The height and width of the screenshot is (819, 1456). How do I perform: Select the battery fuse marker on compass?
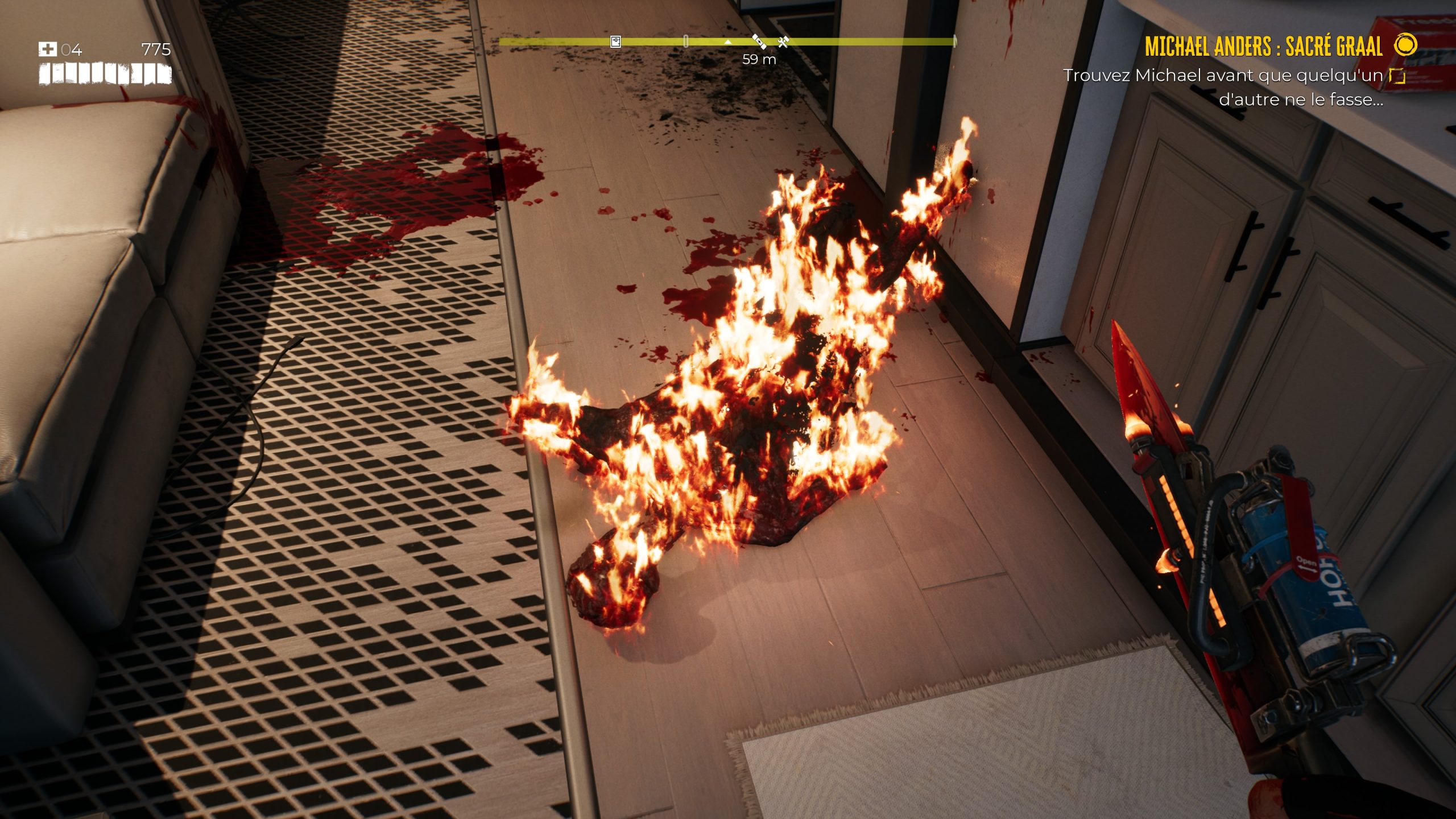pyautogui.click(x=759, y=41)
